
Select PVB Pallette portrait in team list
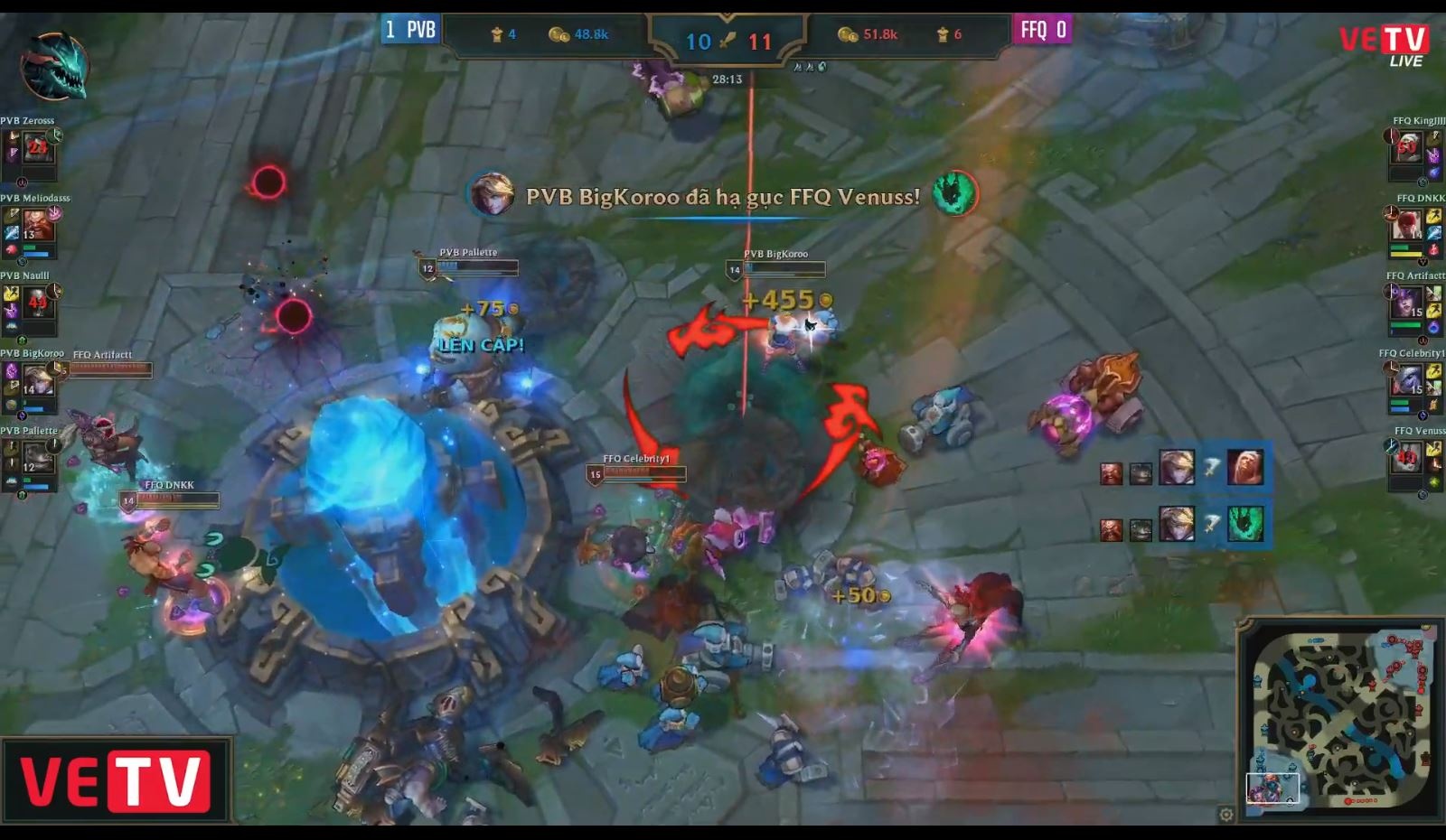click(37, 457)
